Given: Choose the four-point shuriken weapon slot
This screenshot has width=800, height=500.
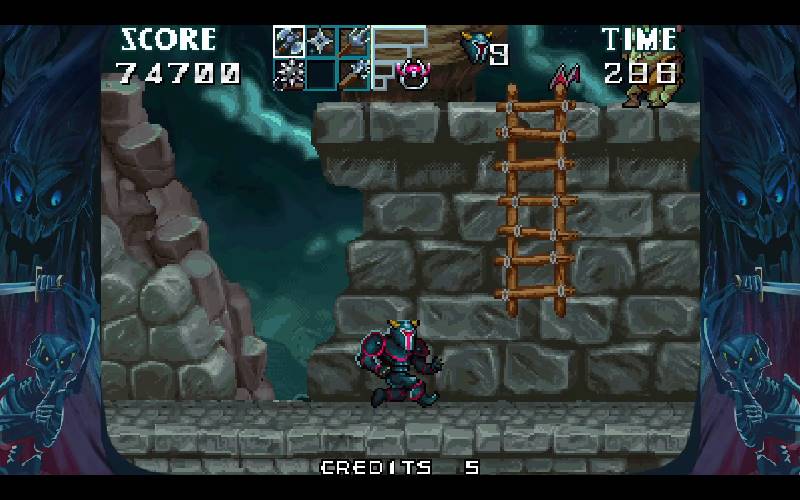Looking at the screenshot, I should click(x=321, y=41).
